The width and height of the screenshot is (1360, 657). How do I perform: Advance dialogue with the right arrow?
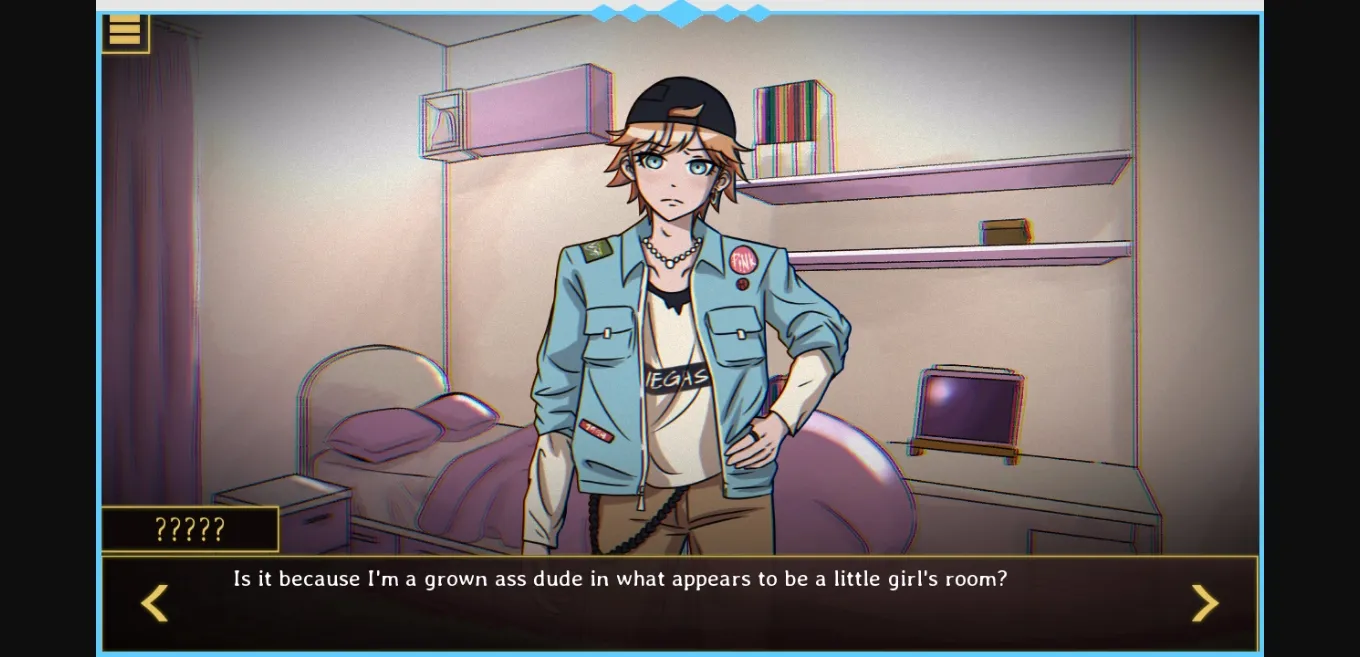click(1205, 602)
